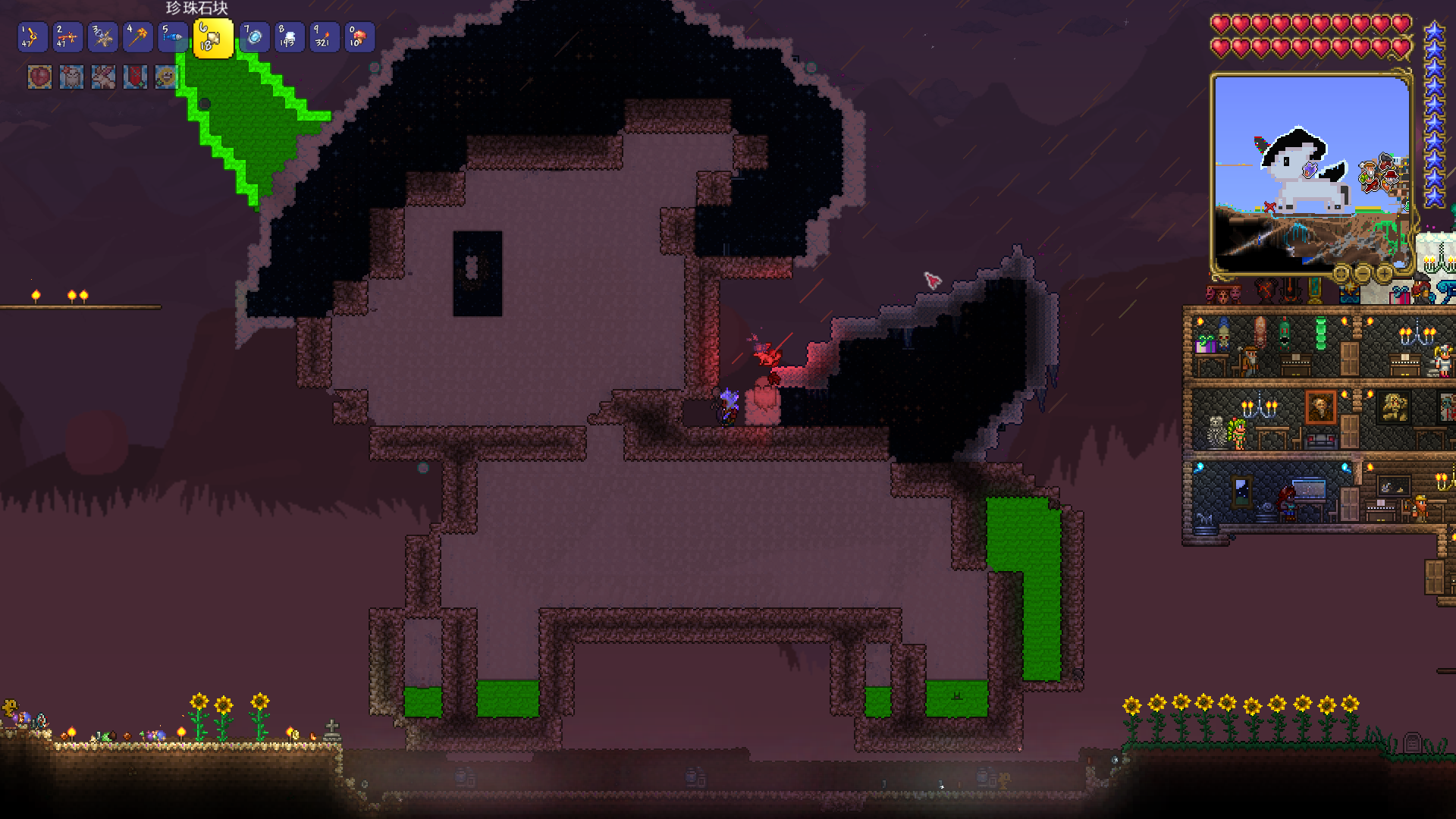The image size is (1456, 819).
Task: Pick the torch stack in hotbar slot 9
Action: point(324,37)
